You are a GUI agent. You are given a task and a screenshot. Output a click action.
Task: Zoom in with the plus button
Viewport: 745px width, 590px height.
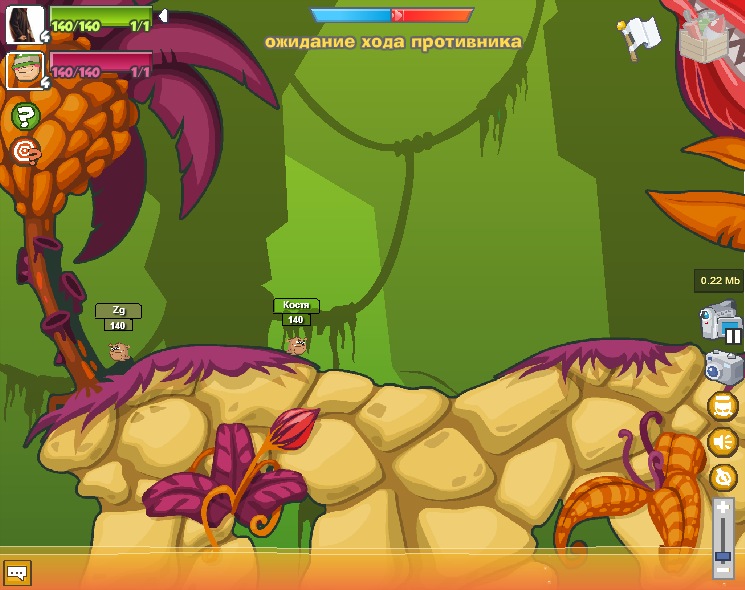[x=723, y=509]
